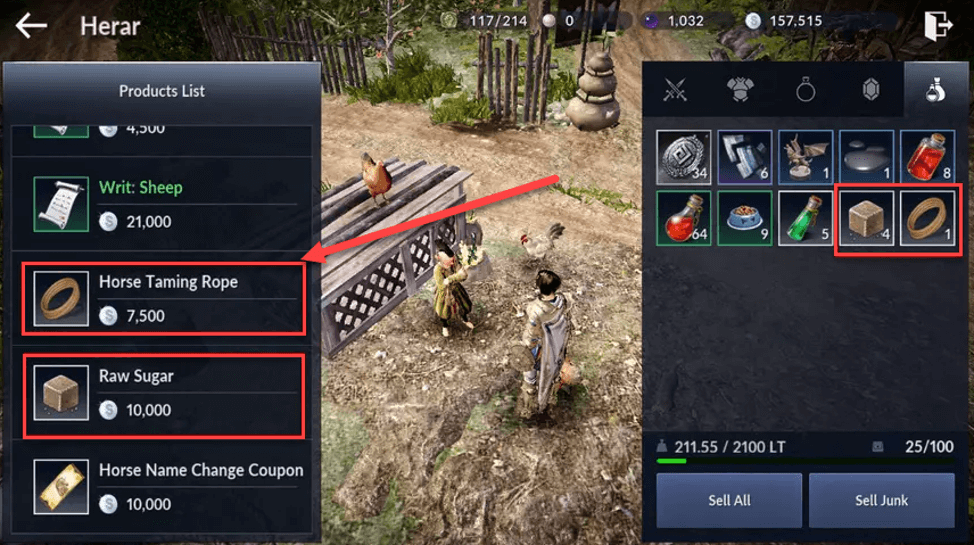Screen dimensions: 974x545
Task: Select Horse Taming Rope in the products list
Action: pyautogui.click(x=164, y=298)
